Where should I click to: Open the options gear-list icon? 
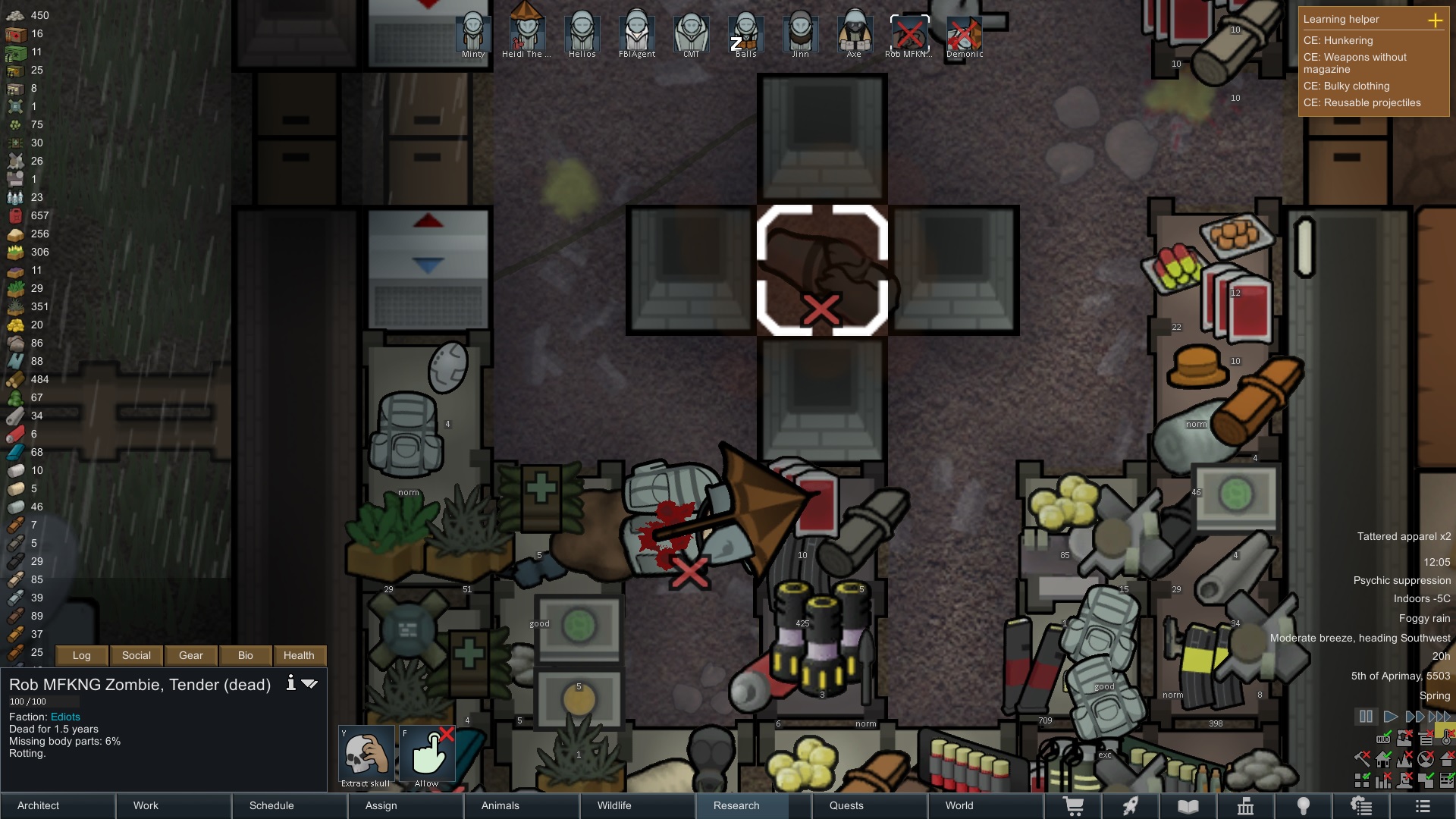(1362, 806)
